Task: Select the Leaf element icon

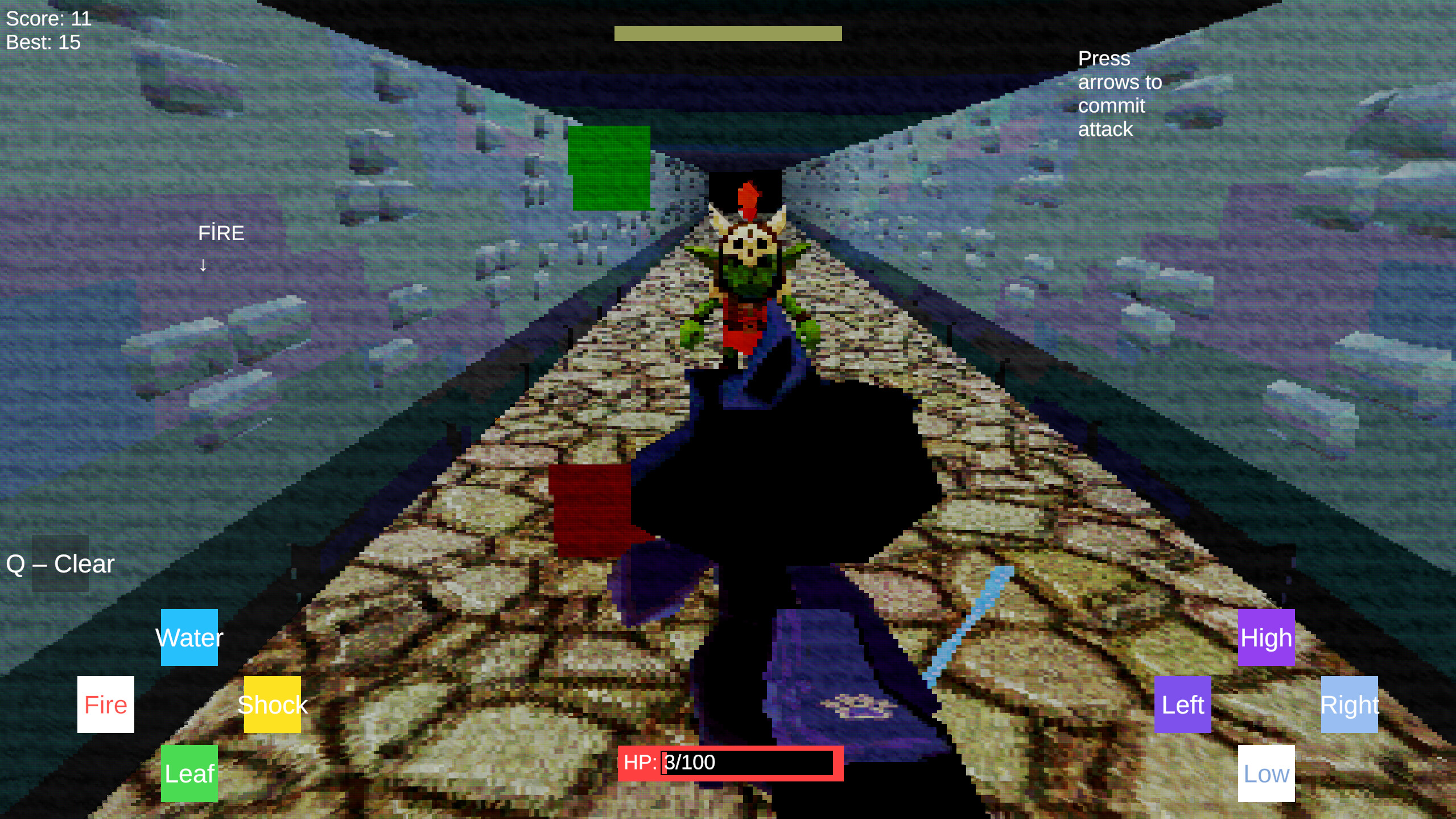Action: click(189, 773)
